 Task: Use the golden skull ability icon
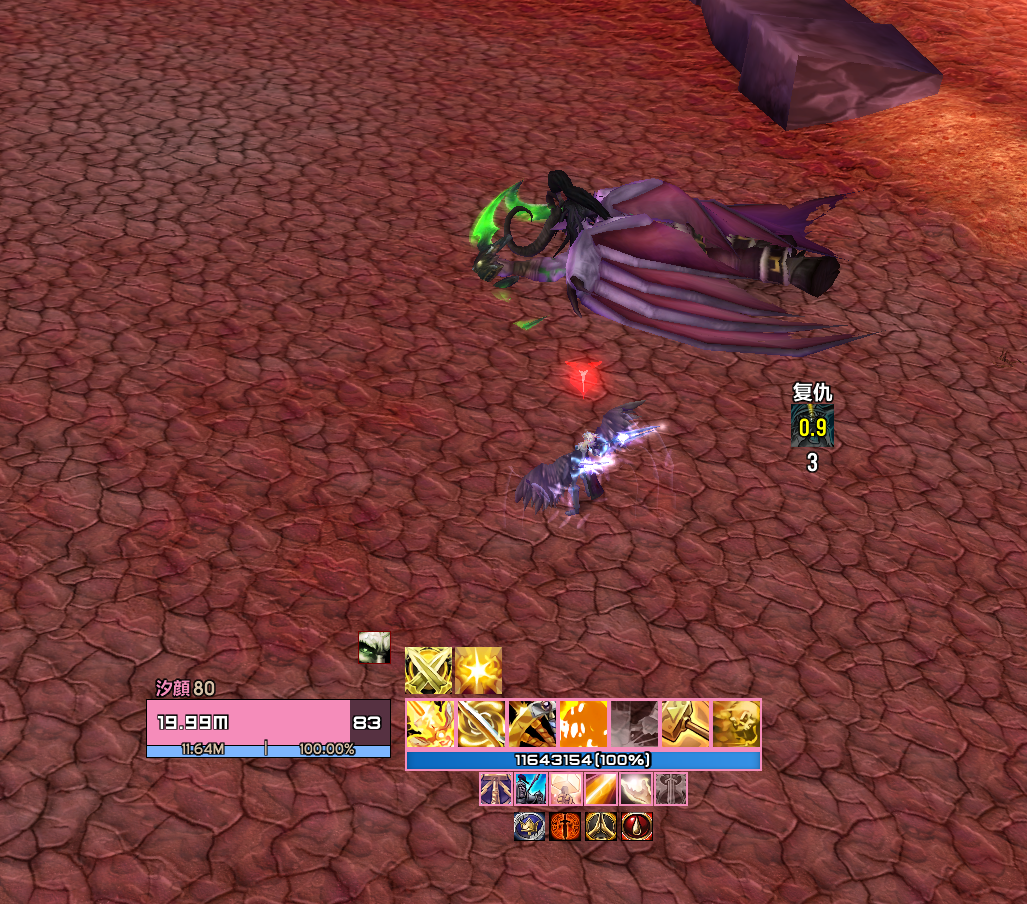(737, 724)
